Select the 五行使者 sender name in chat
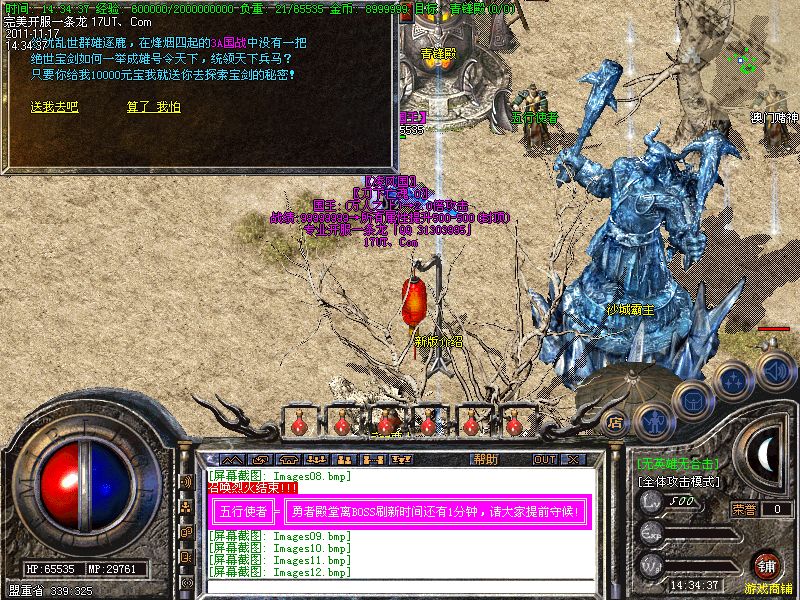This screenshot has width=800, height=600. click(243, 511)
